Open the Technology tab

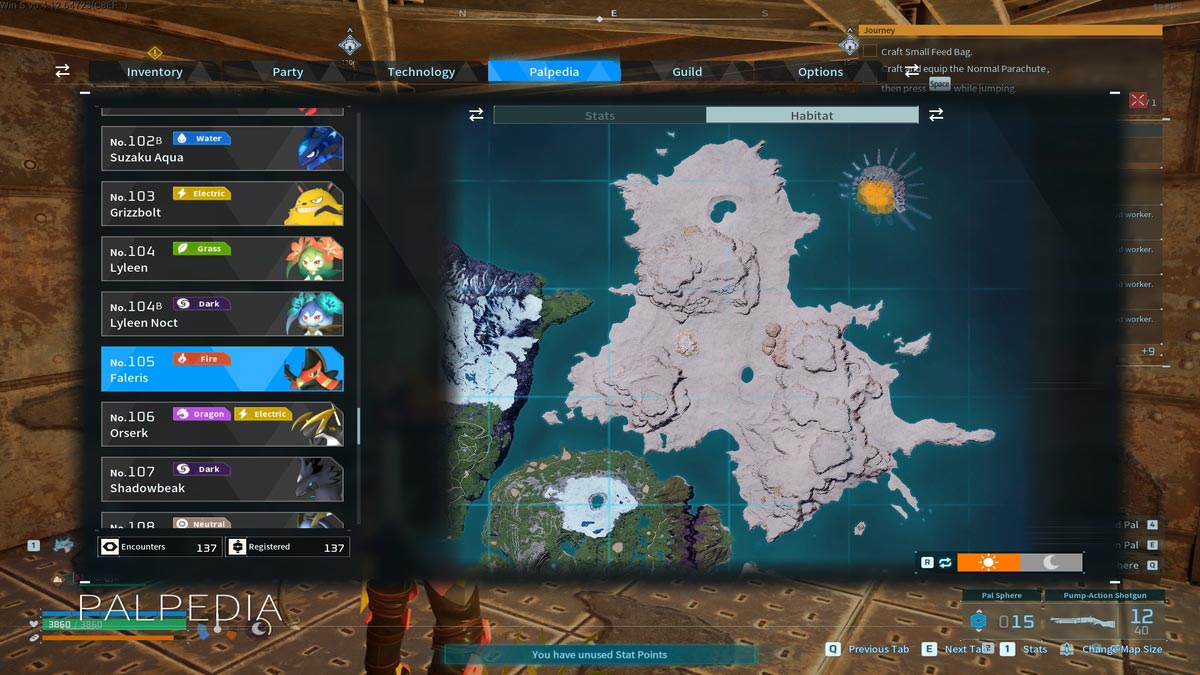point(421,72)
